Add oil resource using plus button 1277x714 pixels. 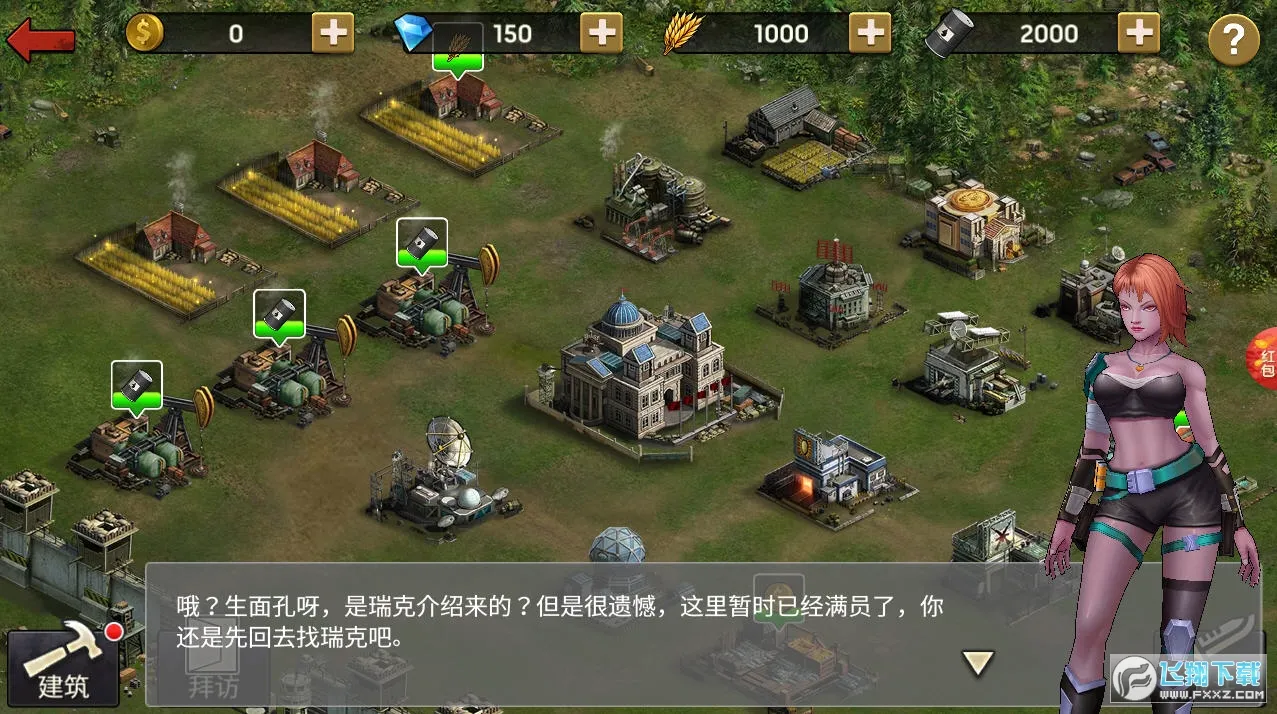point(1138,34)
